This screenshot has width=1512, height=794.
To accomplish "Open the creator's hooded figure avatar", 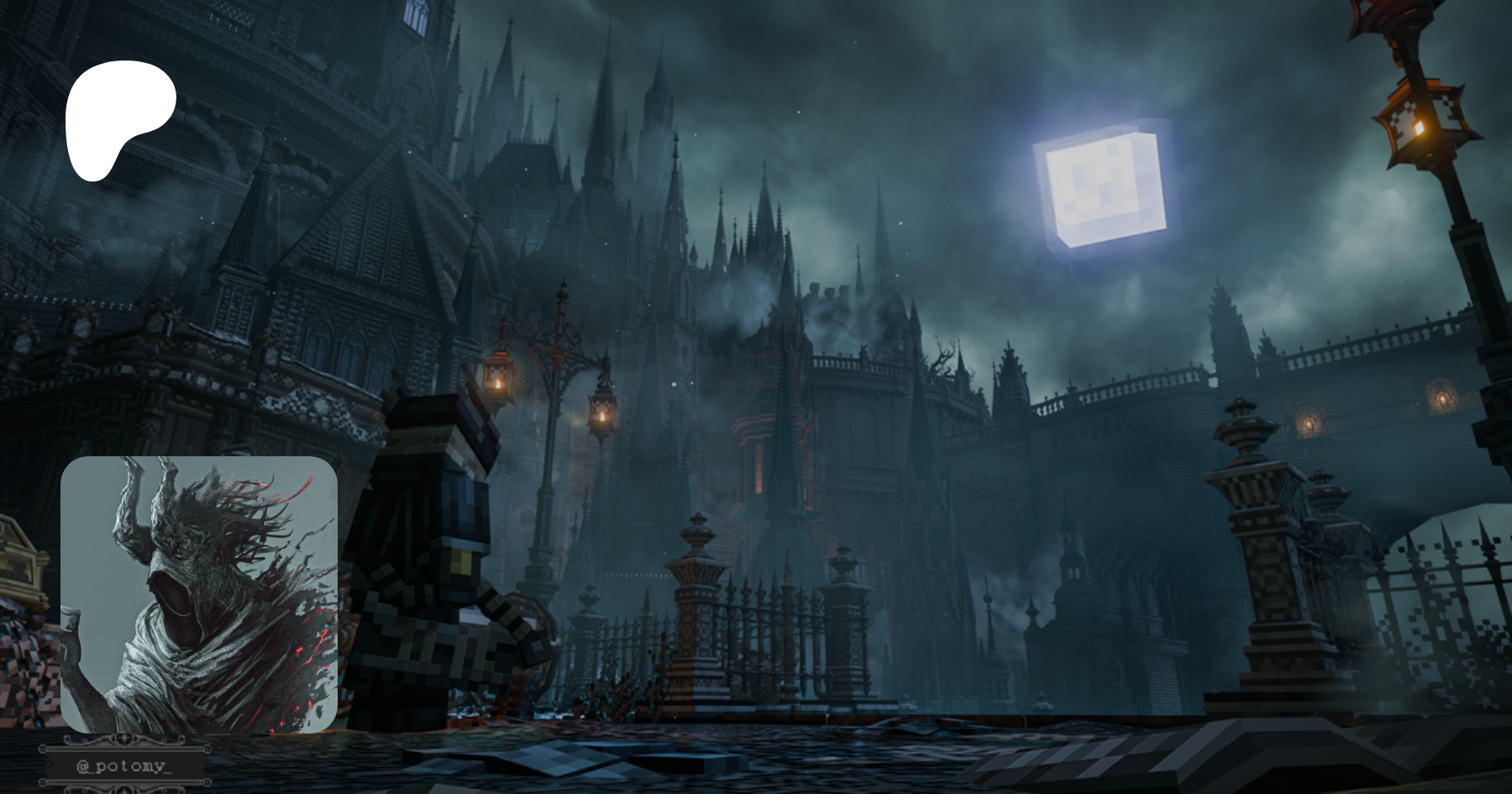I will [x=199, y=594].
